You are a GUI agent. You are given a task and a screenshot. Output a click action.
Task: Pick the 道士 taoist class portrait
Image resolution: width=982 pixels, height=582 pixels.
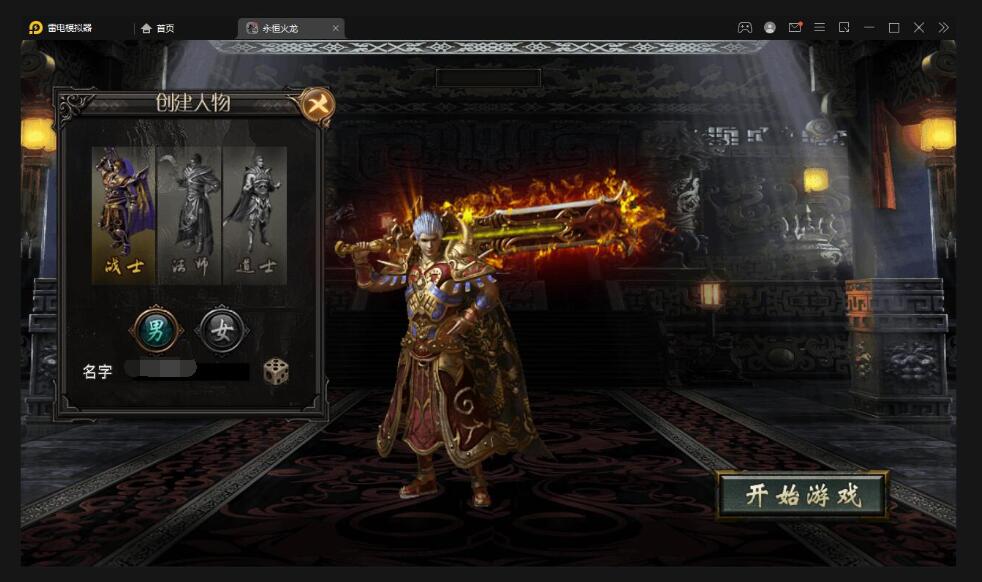click(254, 214)
